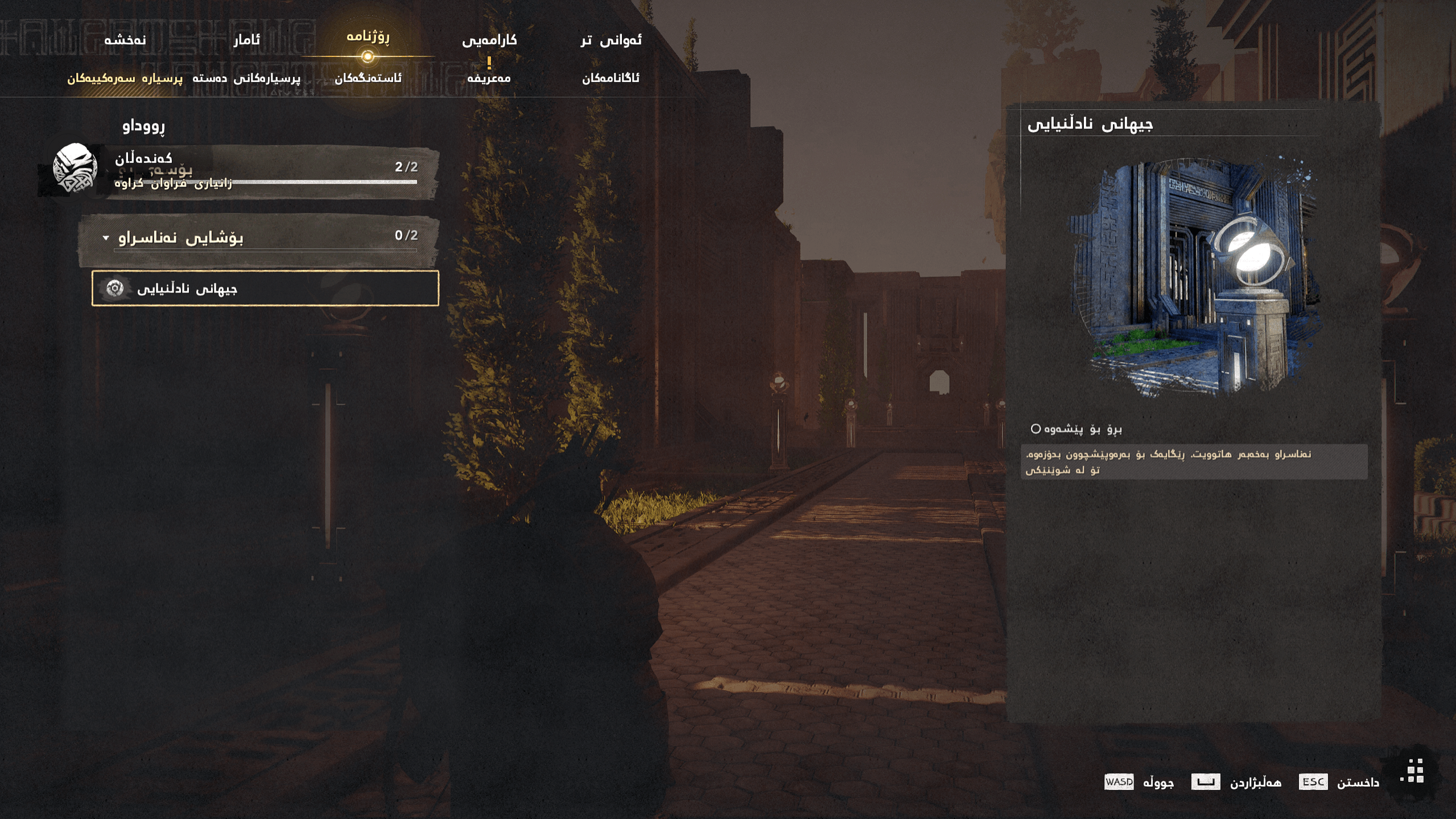
Task: Open the مەعریفە sub-tab
Action: pos(488,79)
